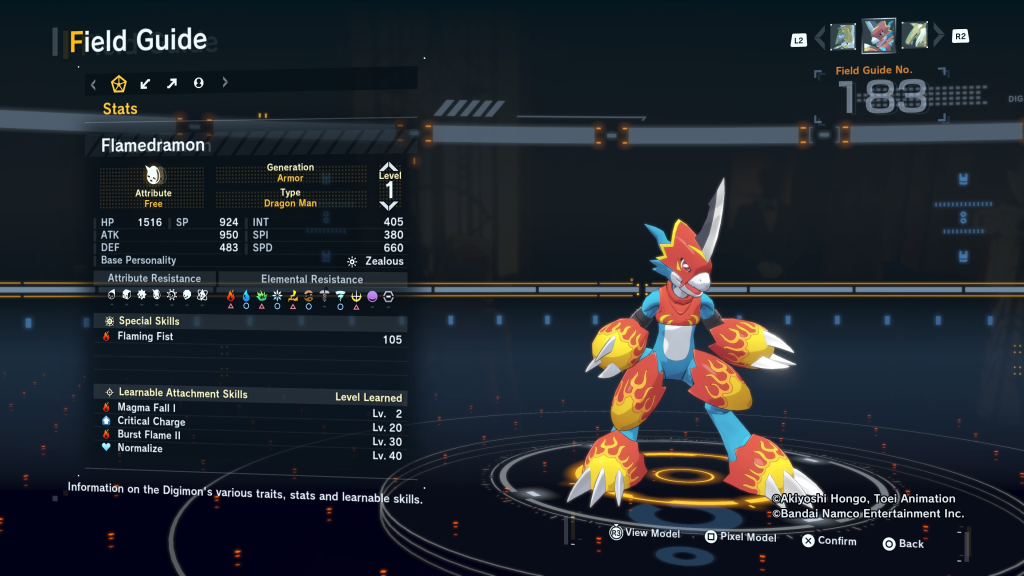Select the Flaming Fist special skill row
The image size is (1024, 576).
[252, 338]
